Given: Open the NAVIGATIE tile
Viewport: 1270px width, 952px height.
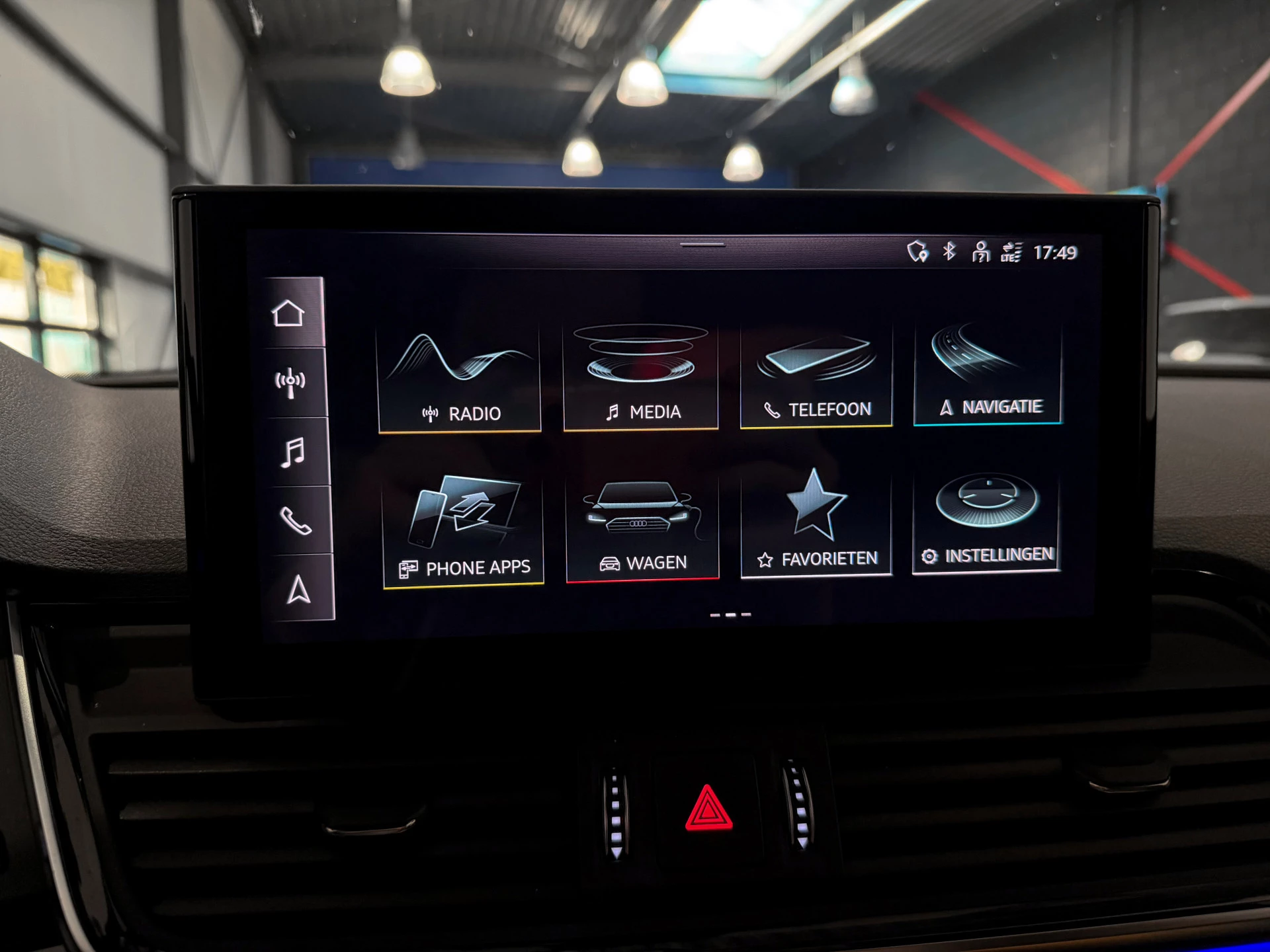Looking at the screenshot, I should [989, 374].
